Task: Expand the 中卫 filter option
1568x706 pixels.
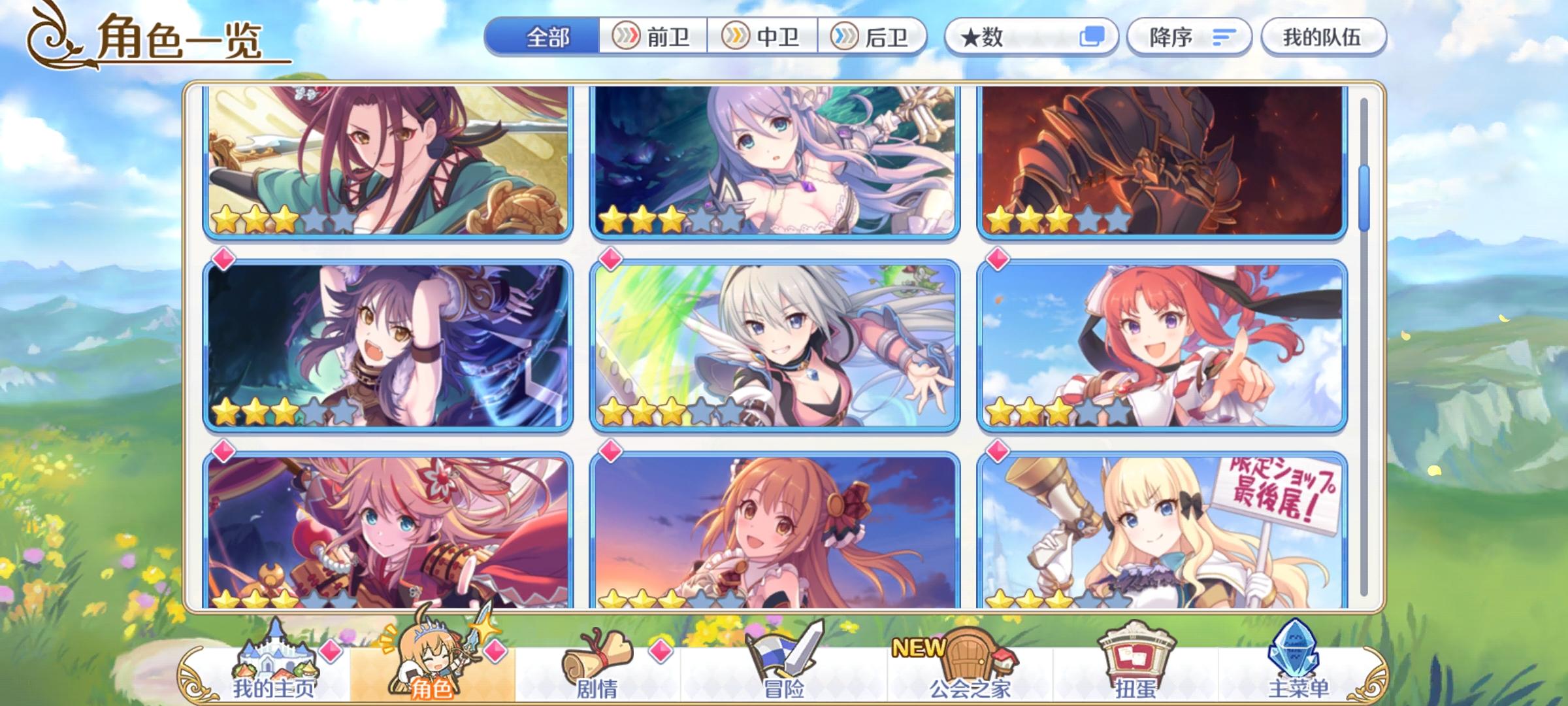Action: (x=763, y=37)
